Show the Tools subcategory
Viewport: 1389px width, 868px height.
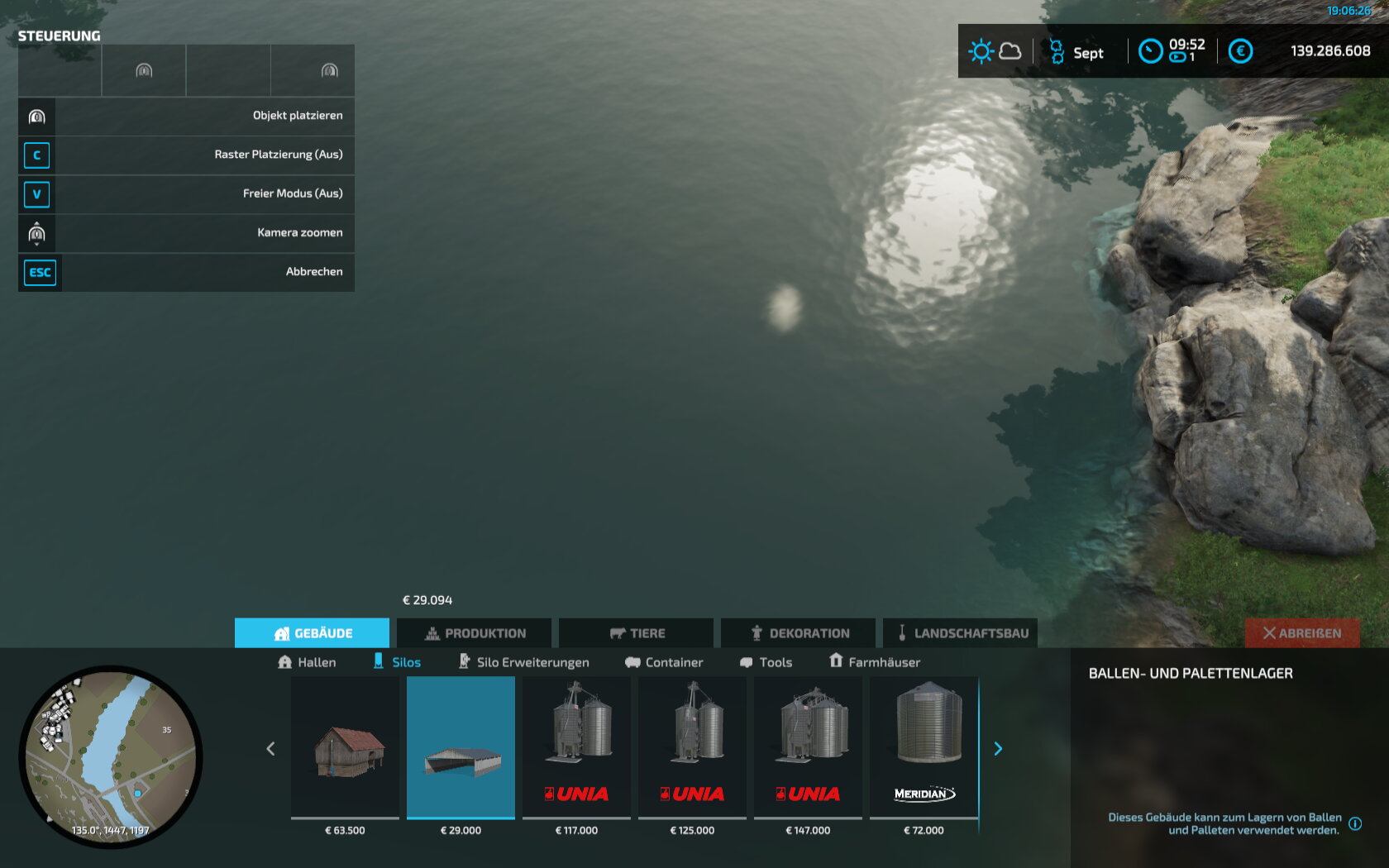click(766, 662)
